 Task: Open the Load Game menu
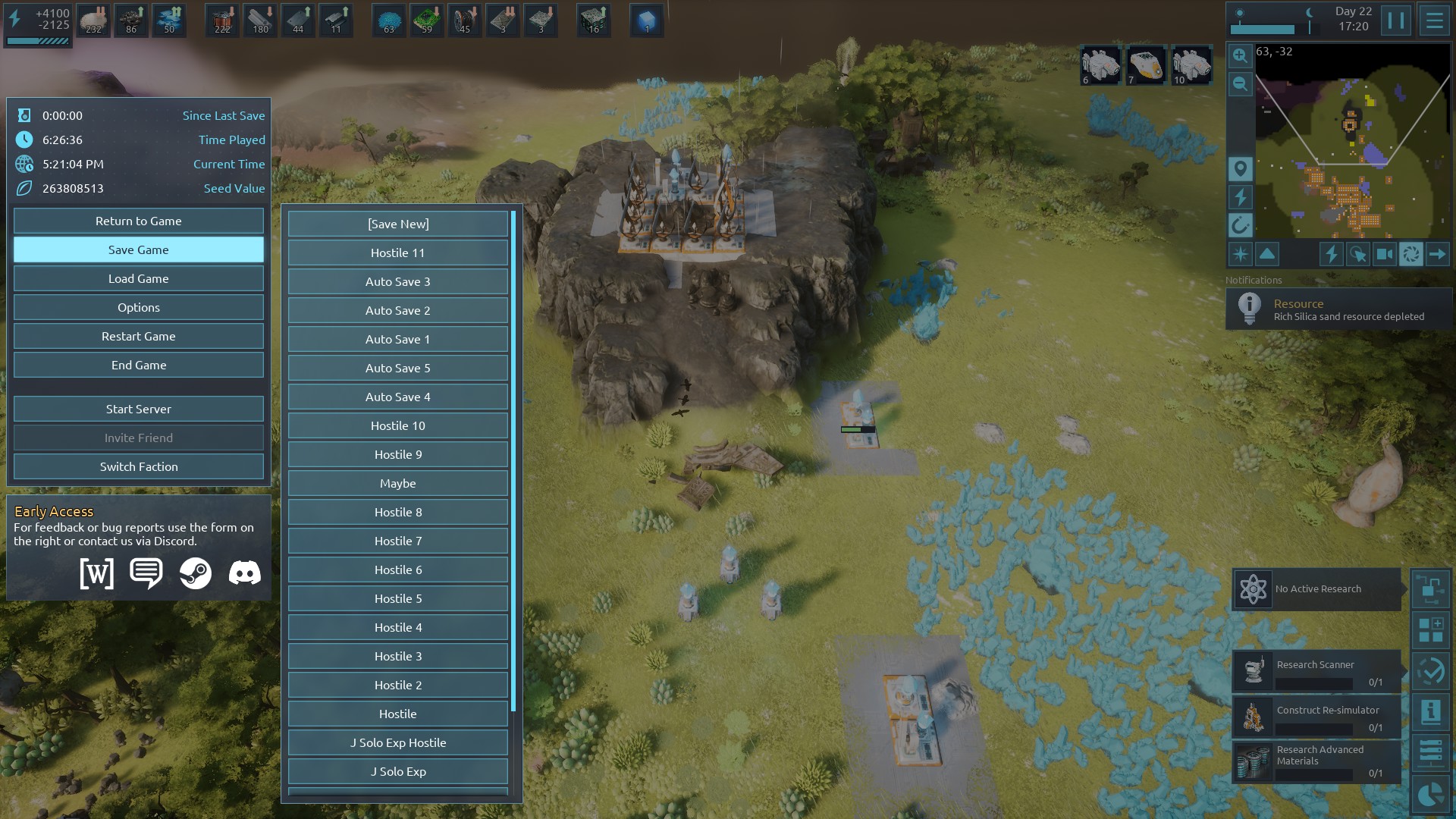pos(138,279)
